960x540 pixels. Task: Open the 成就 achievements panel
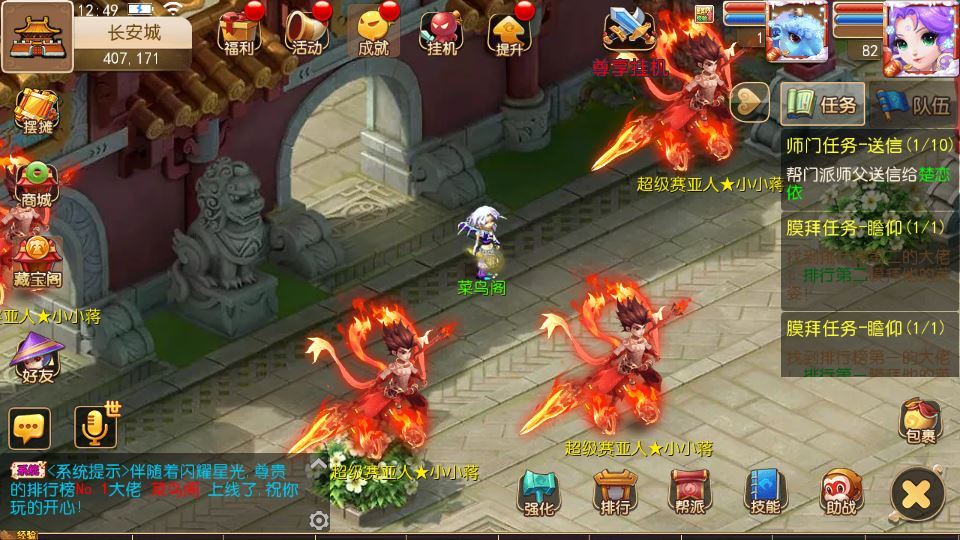point(373,31)
